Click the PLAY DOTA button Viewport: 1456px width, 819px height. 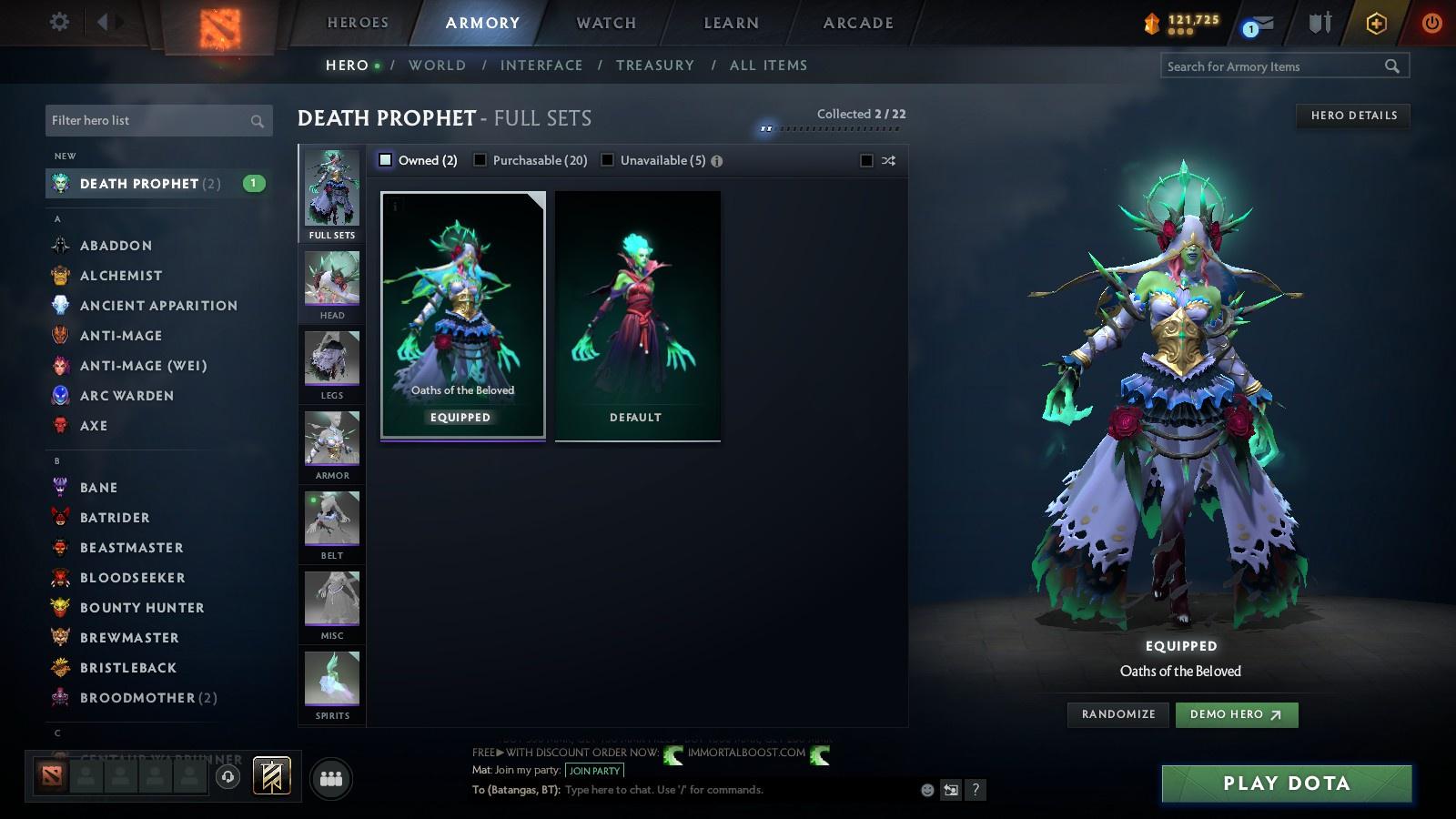pyautogui.click(x=1285, y=783)
